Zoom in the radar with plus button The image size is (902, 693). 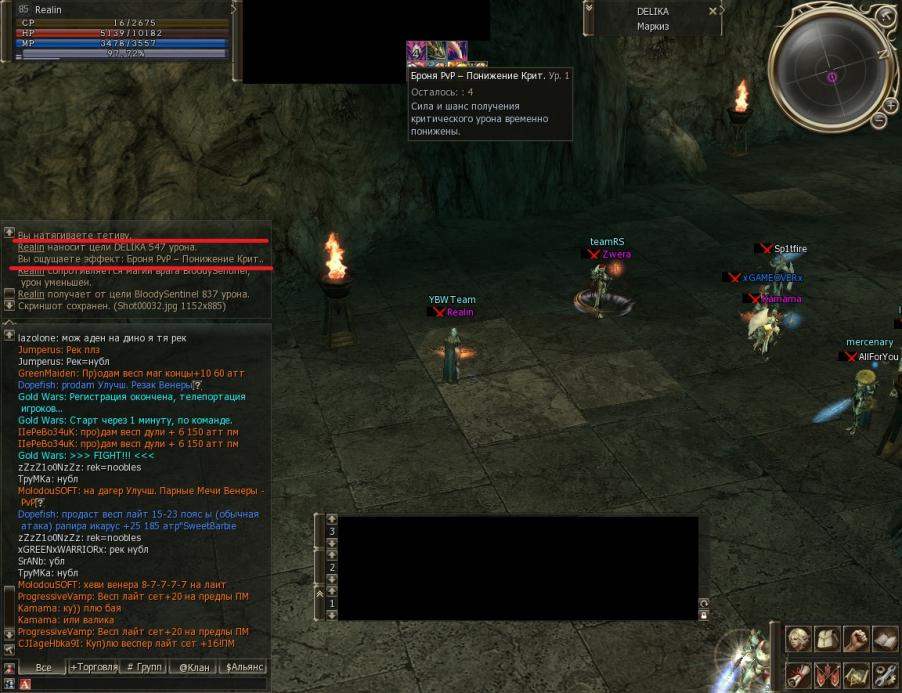click(890, 105)
